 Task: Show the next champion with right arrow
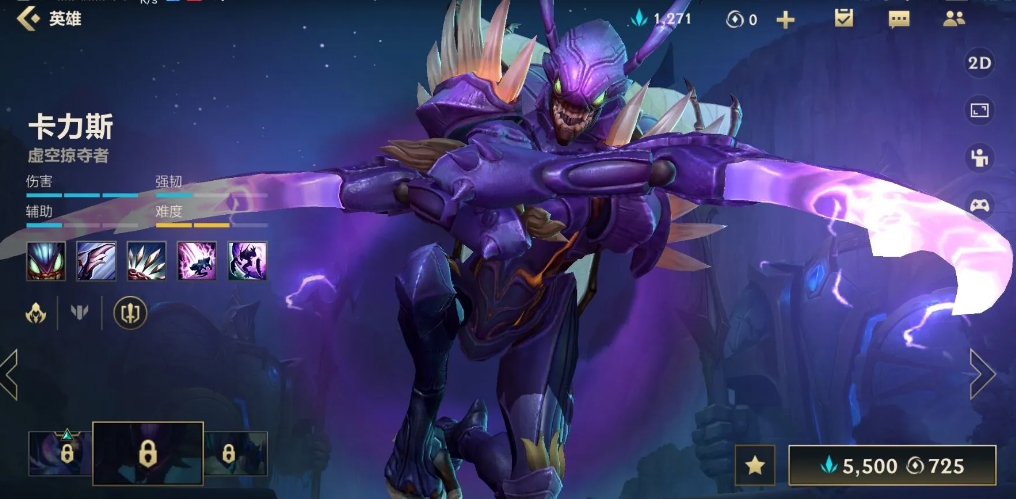click(982, 374)
